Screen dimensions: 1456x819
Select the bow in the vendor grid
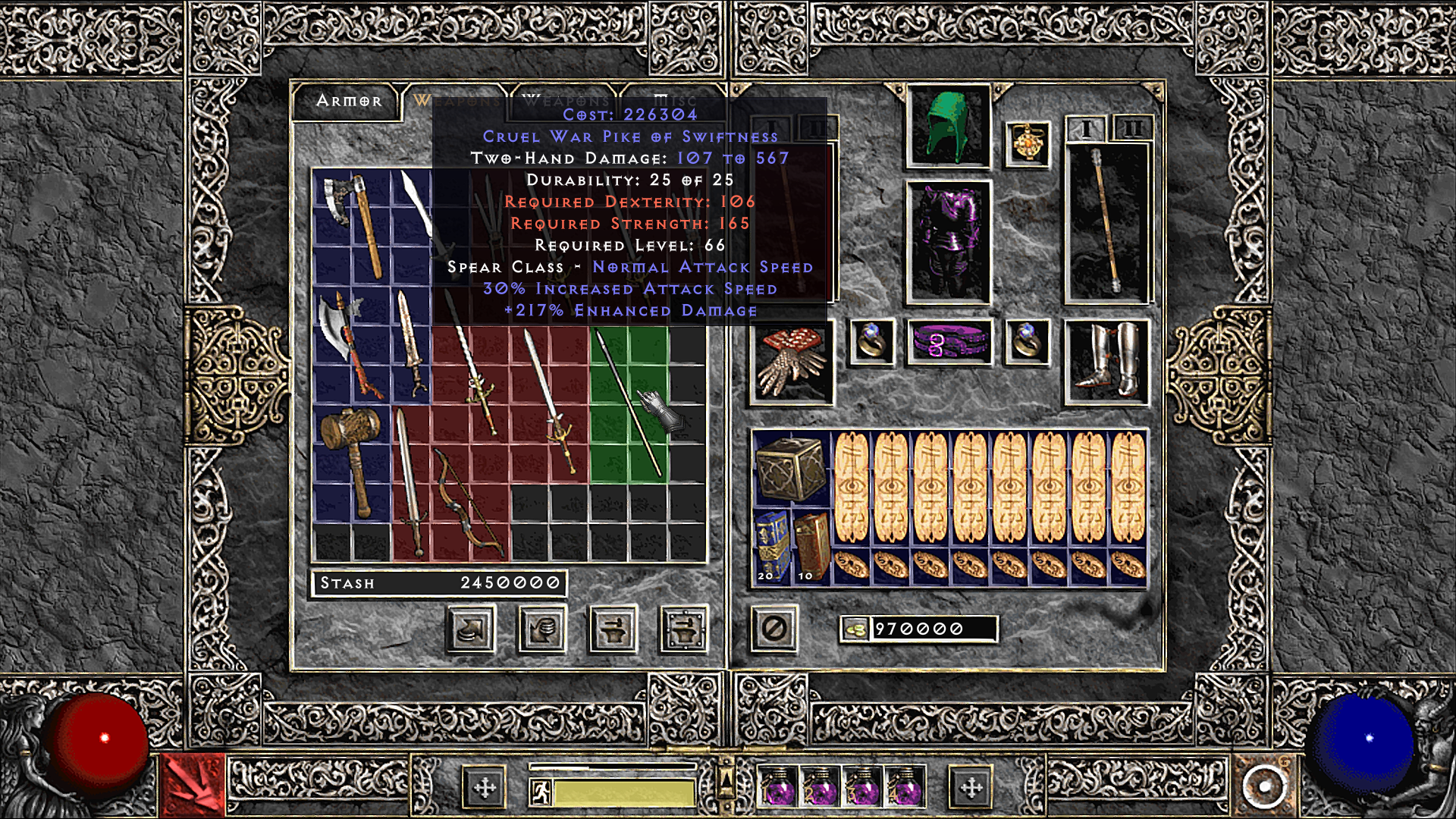pos(469,500)
